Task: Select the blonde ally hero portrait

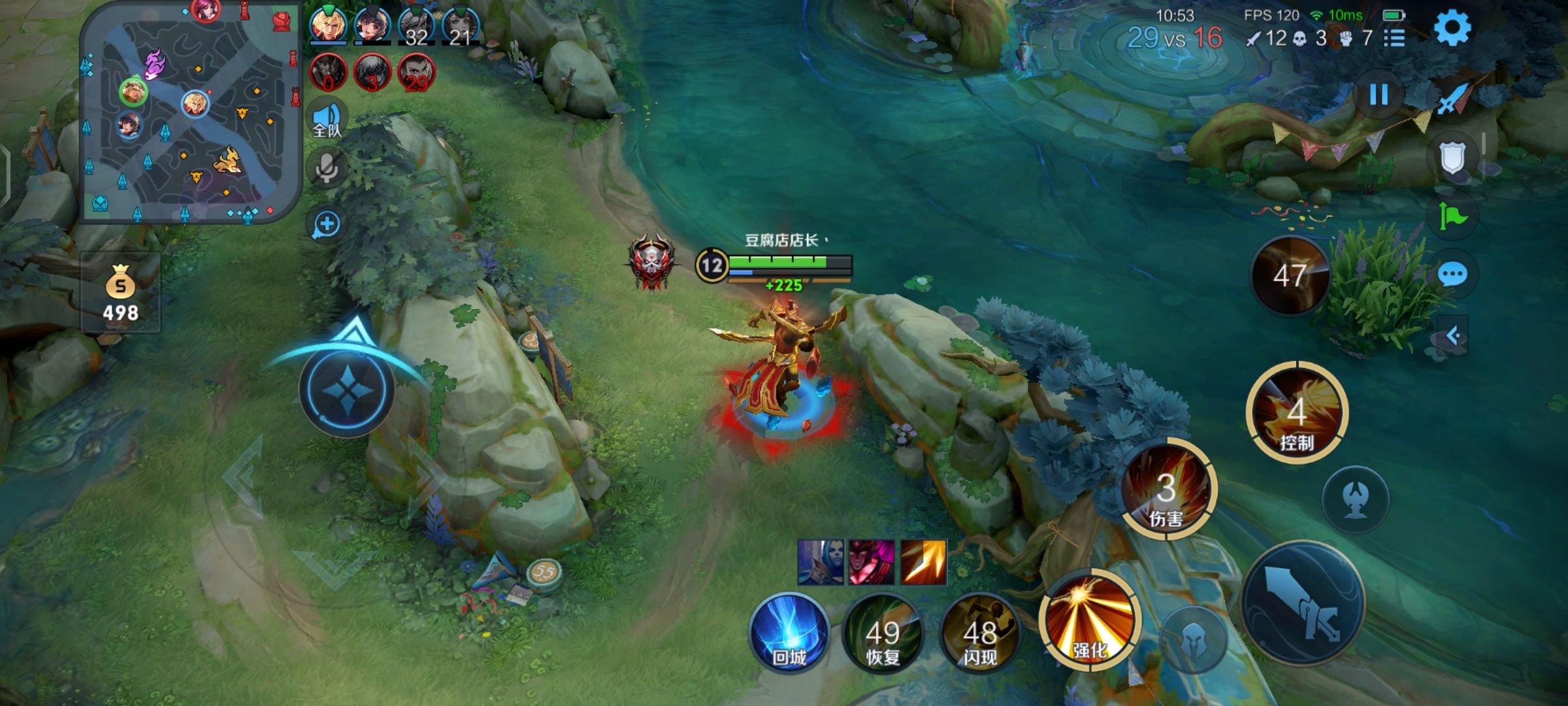Action: (329, 25)
